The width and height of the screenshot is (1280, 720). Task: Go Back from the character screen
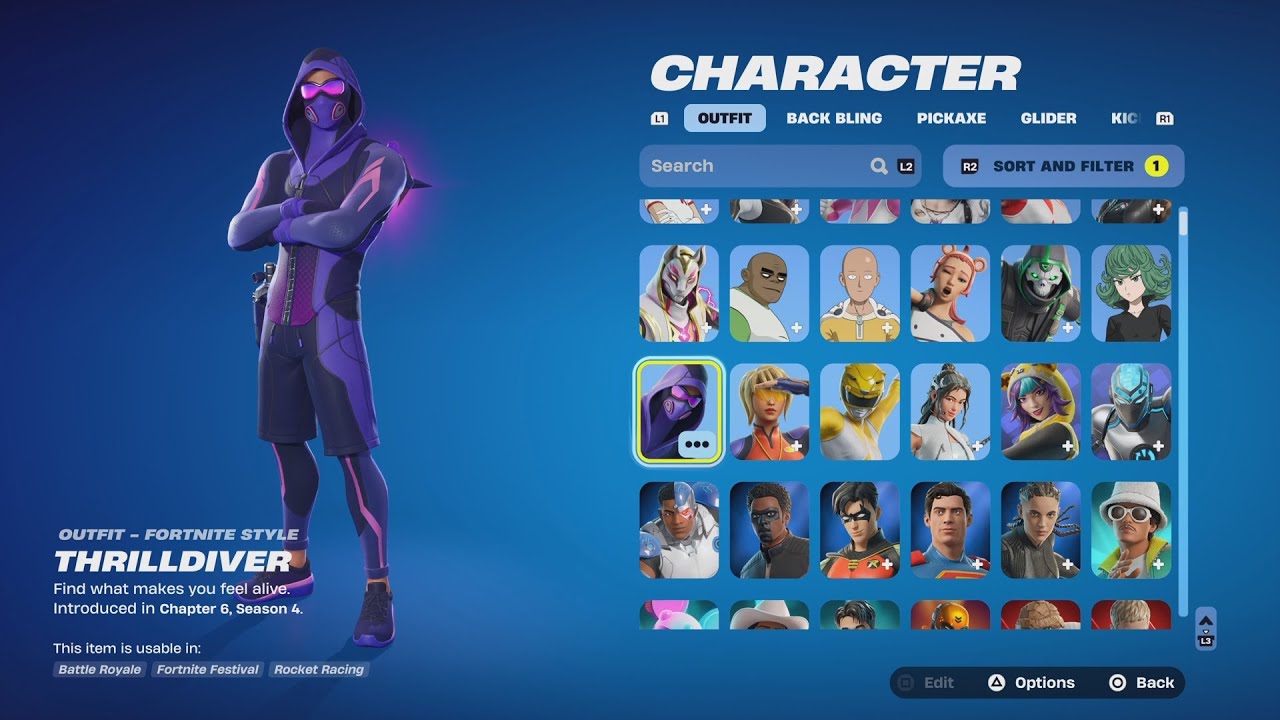(x=1142, y=683)
